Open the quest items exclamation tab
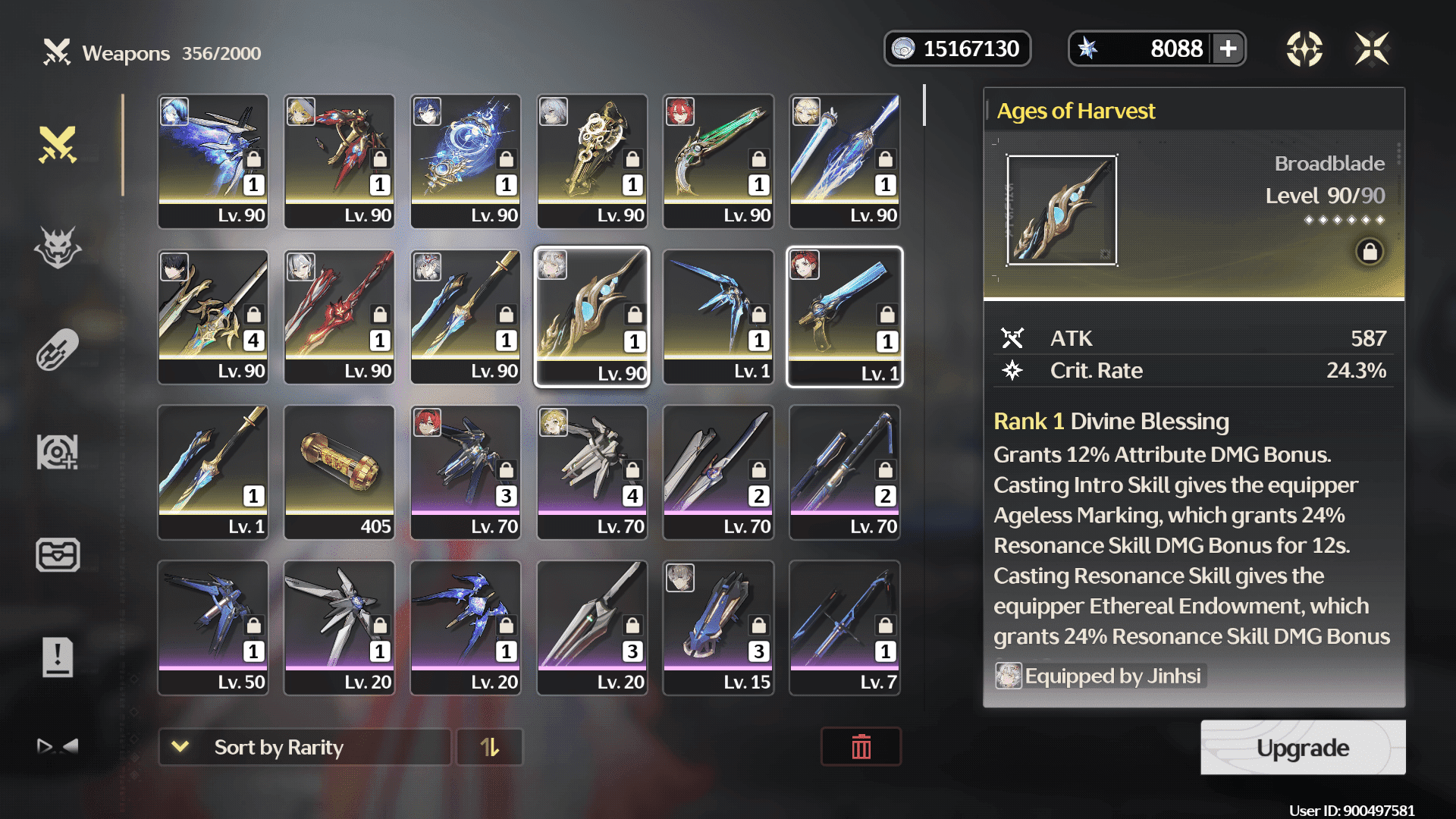The height and width of the screenshot is (819, 1456). tap(58, 657)
